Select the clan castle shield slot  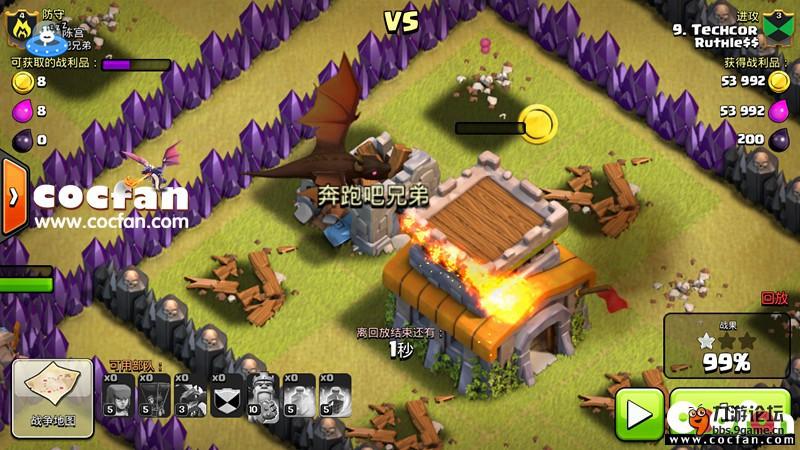(x=227, y=395)
